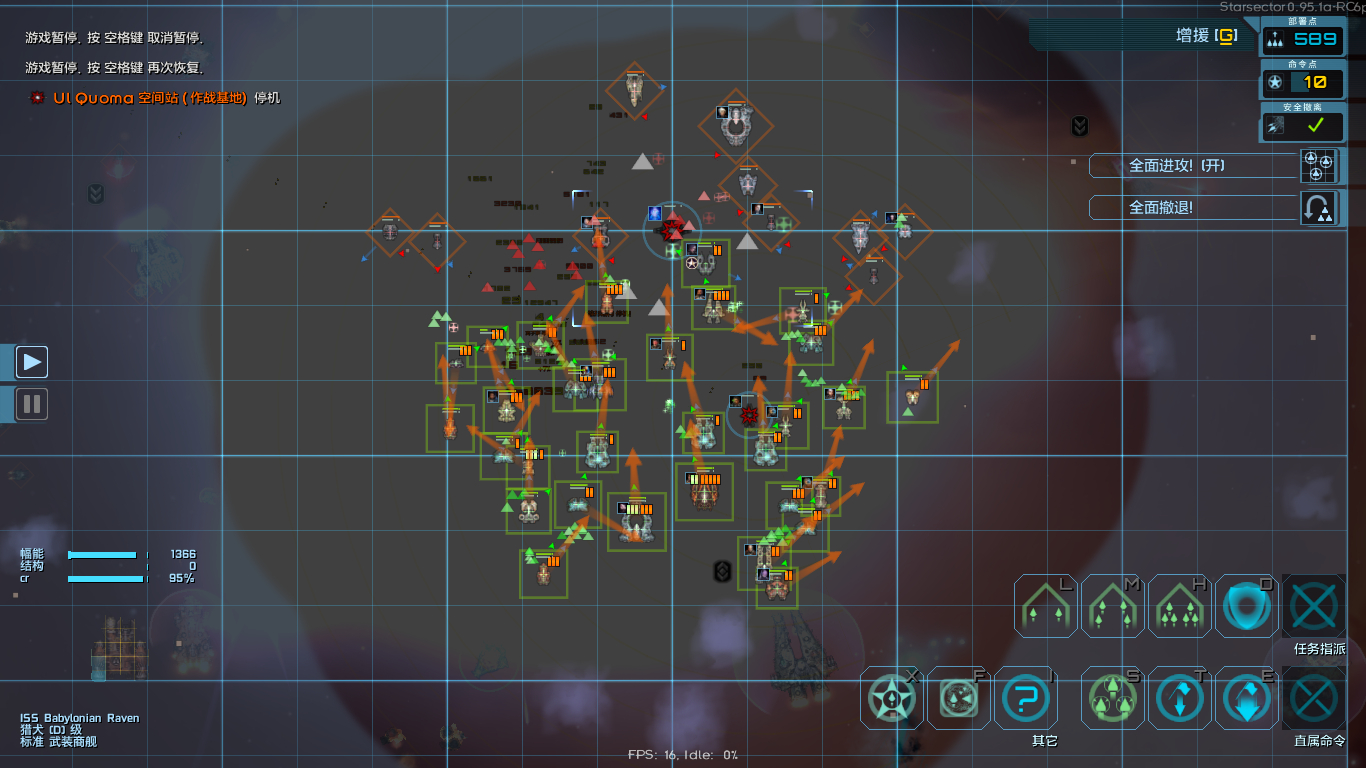The image size is (1366, 768).
Task: Open the 任务指派 assignment command icon
Action: point(1313,605)
